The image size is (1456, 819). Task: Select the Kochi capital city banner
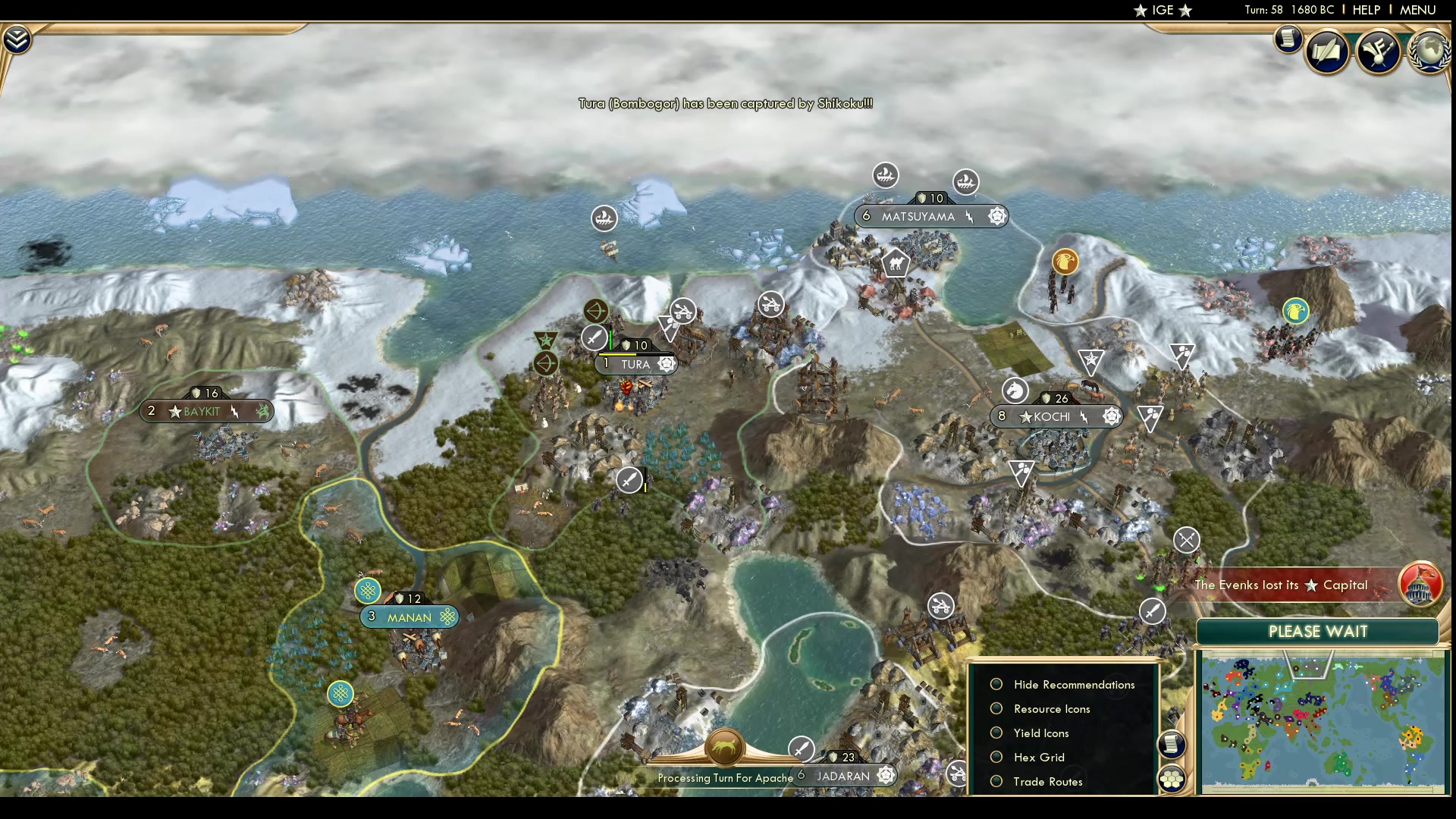(x=1052, y=416)
